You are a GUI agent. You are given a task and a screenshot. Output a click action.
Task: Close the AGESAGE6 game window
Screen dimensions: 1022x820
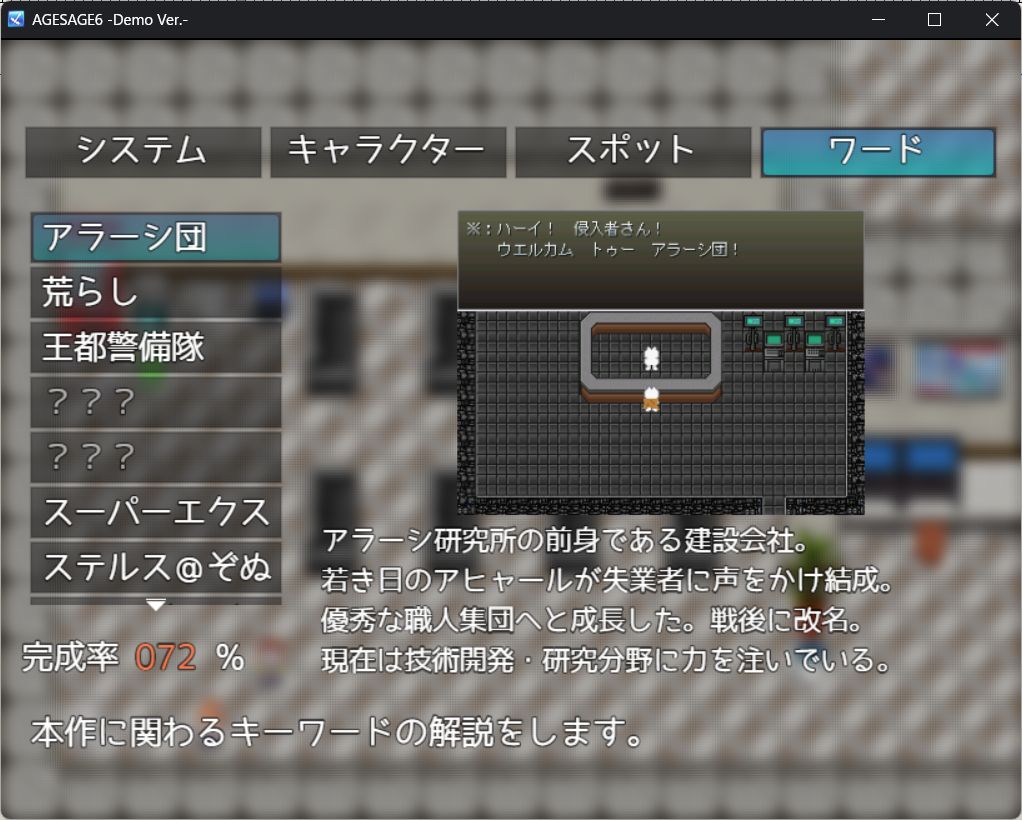click(992, 20)
